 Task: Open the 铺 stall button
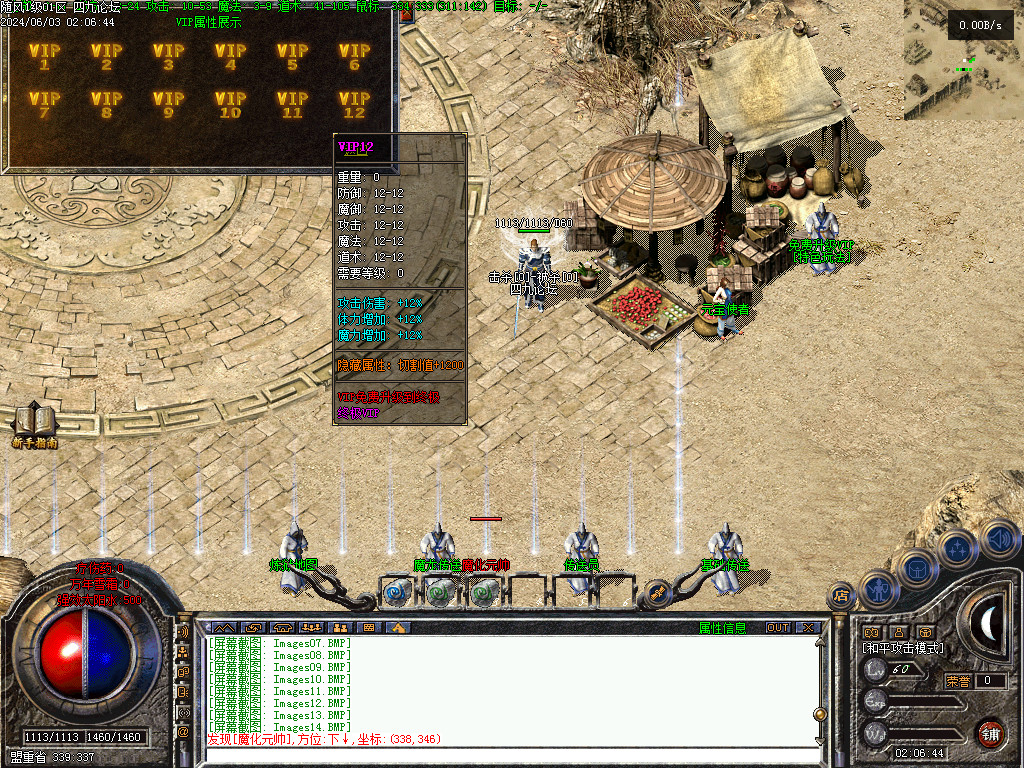pyautogui.click(x=990, y=733)
